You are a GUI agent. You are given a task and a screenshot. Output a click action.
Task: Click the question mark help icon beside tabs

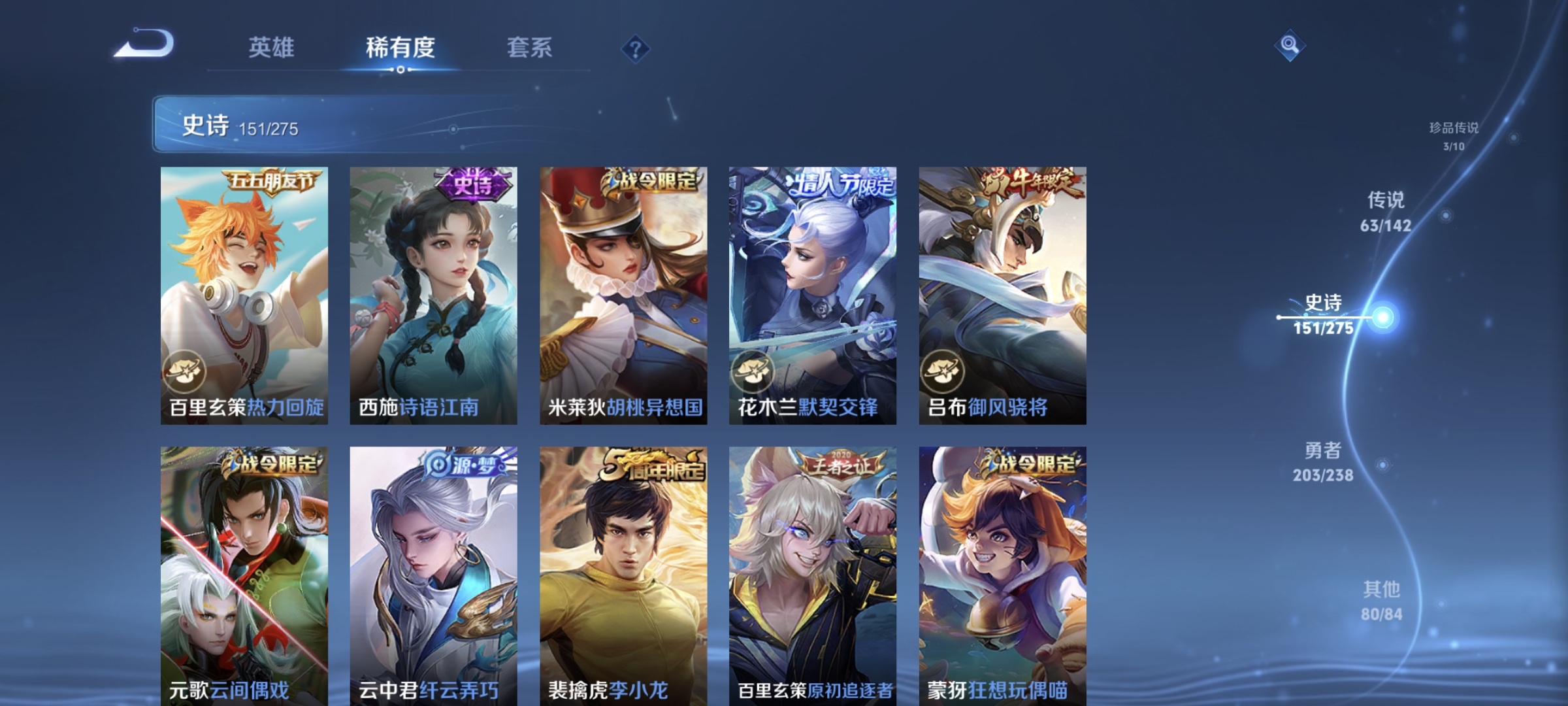(x=636, y=50)
